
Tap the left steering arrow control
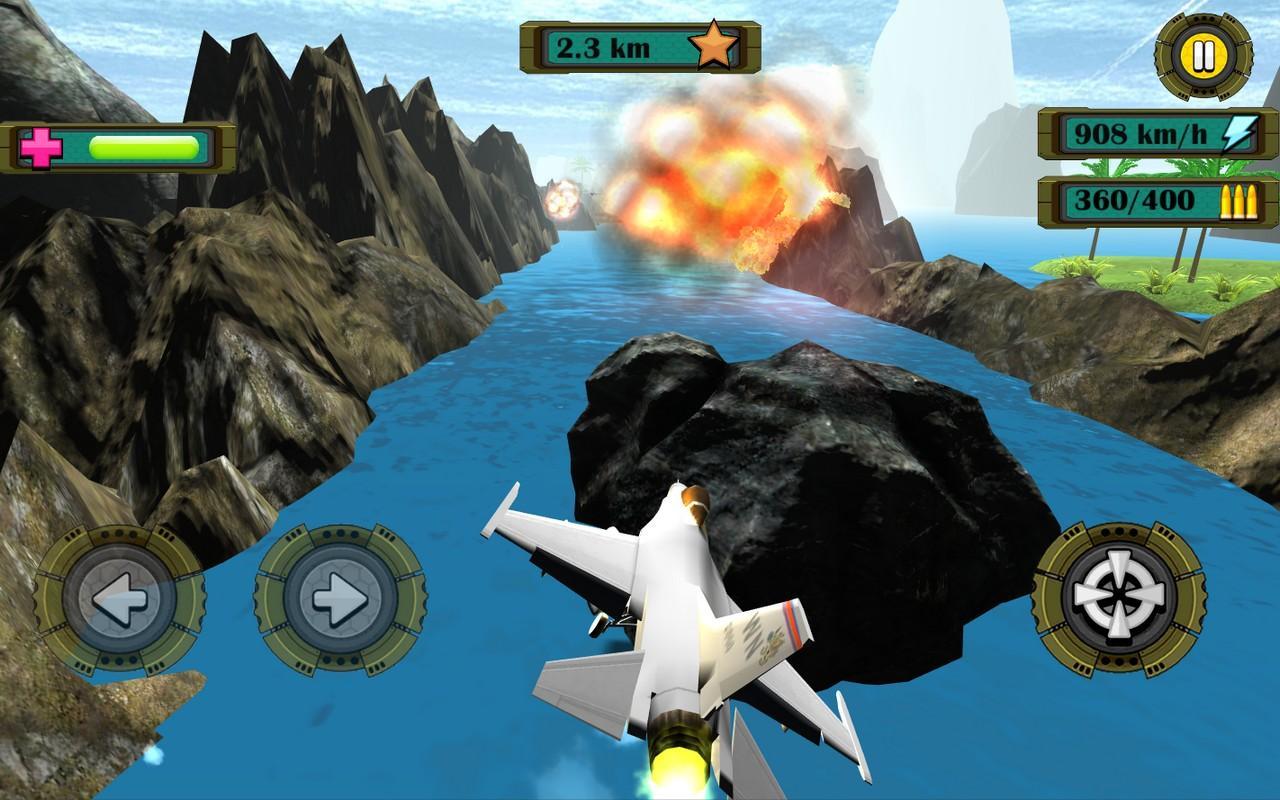pyautogui.click(x=119, y=601)
